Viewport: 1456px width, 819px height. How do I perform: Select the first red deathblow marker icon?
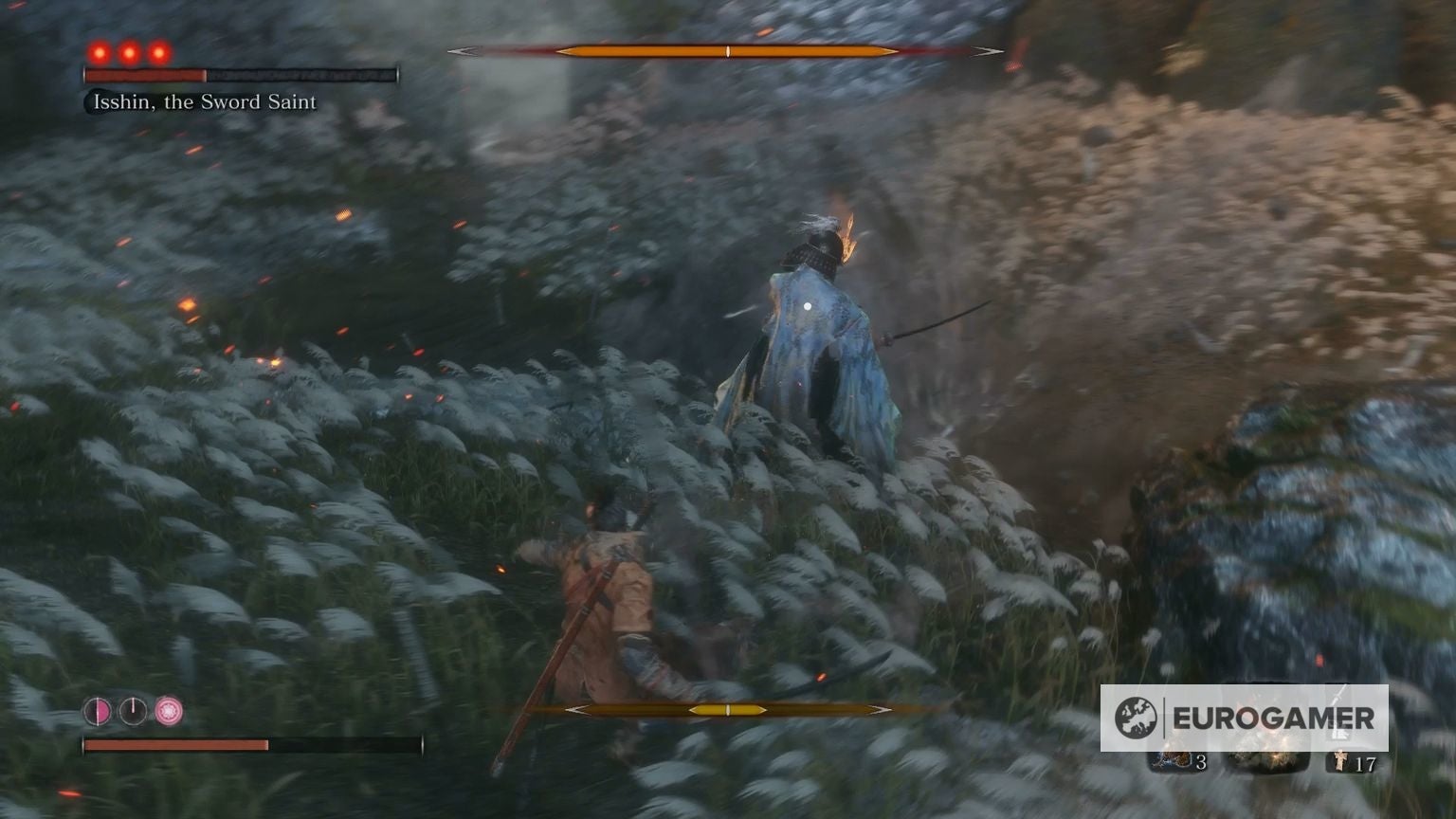point(100,52)
